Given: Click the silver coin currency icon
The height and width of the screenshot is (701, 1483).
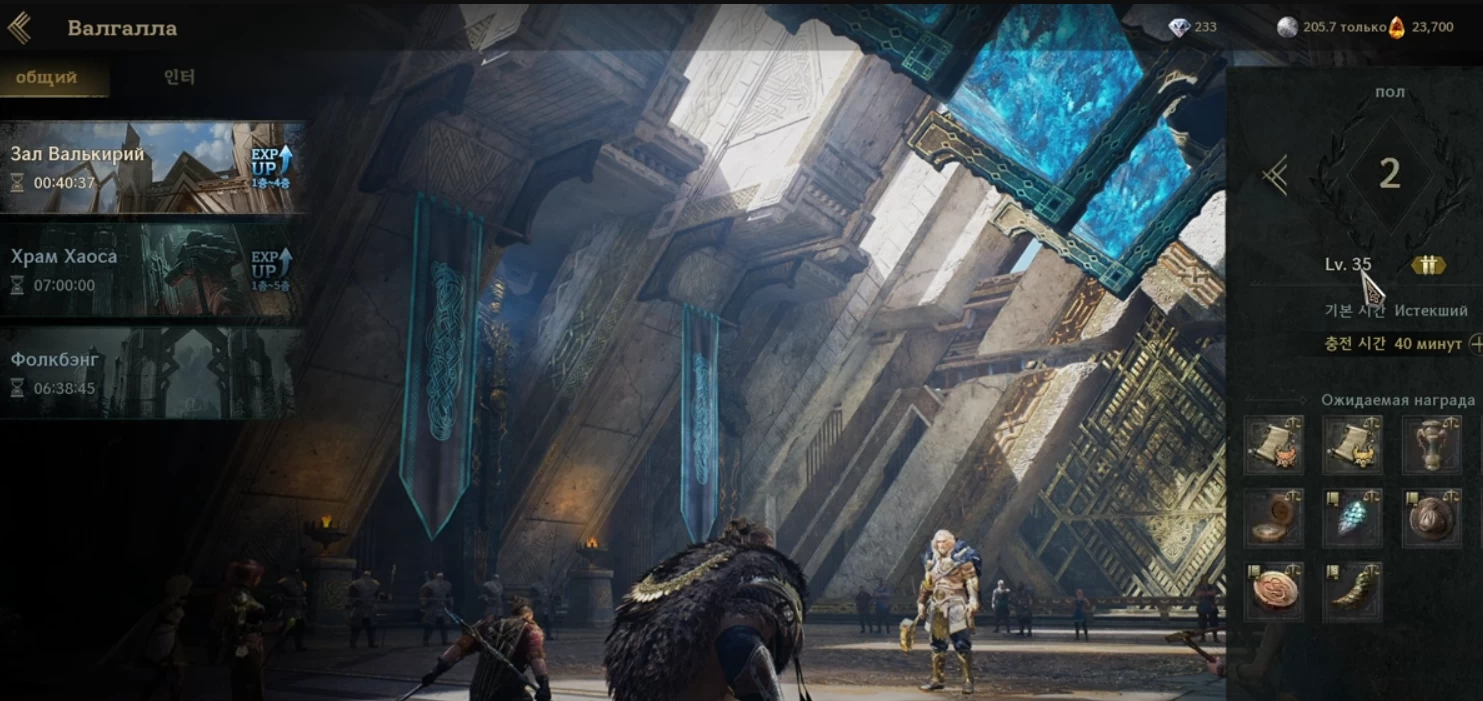Looking at the screenshot, I should point(1288,28).
